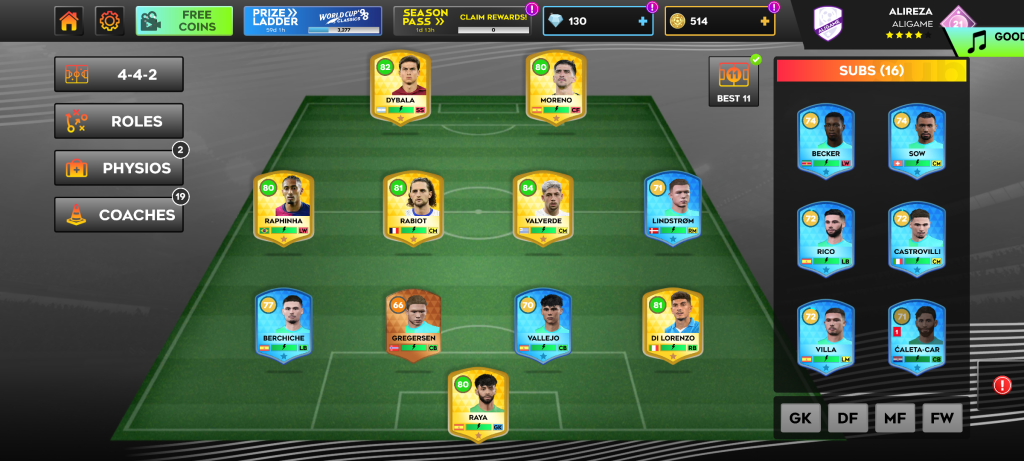Filter substitutes by MF
Image resolution: width=1024 pixels, height=461 pixels.
[x=894, y=418]
